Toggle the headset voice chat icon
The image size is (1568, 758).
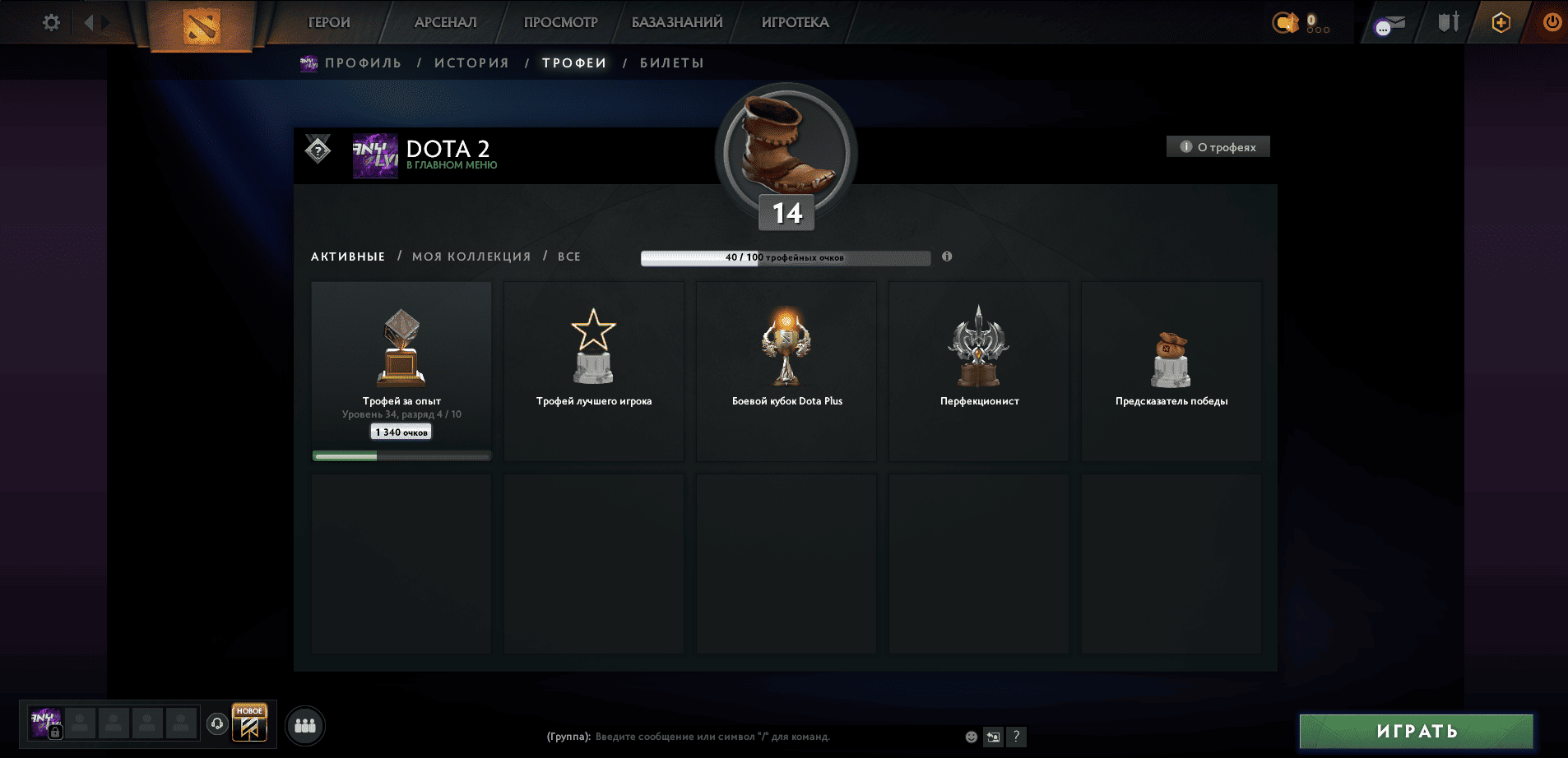216,723
